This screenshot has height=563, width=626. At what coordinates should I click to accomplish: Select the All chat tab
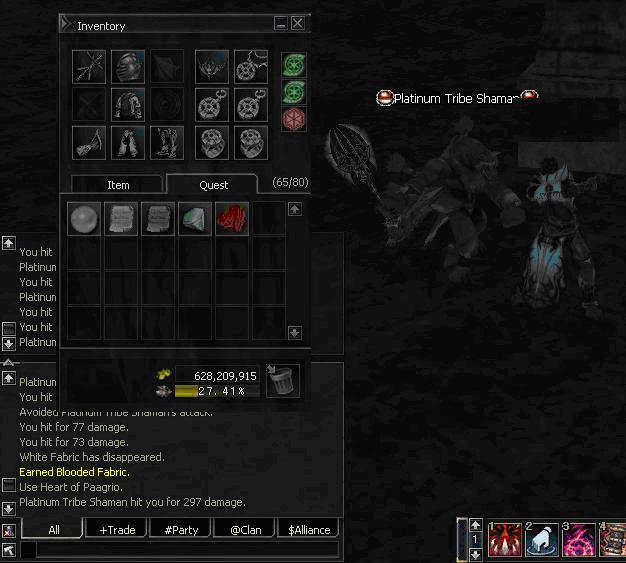[53, 529]
